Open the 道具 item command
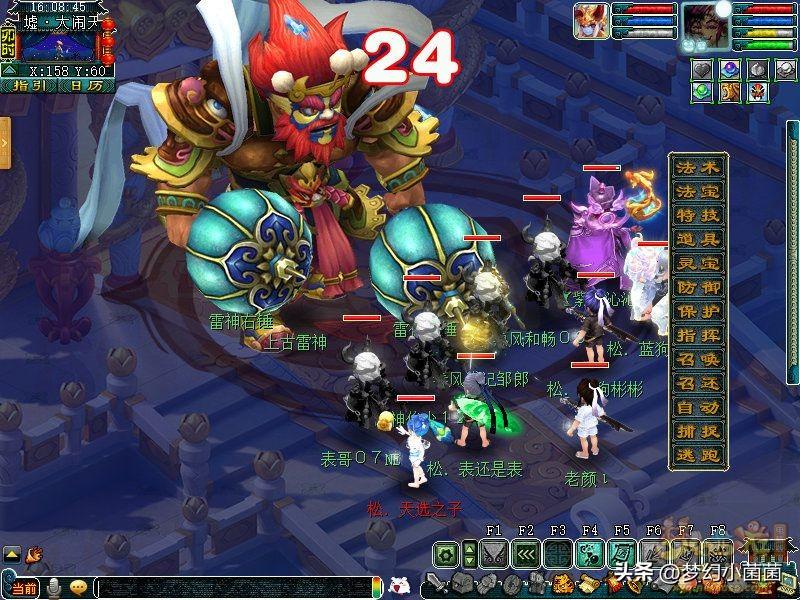 (x=697, y=240)
